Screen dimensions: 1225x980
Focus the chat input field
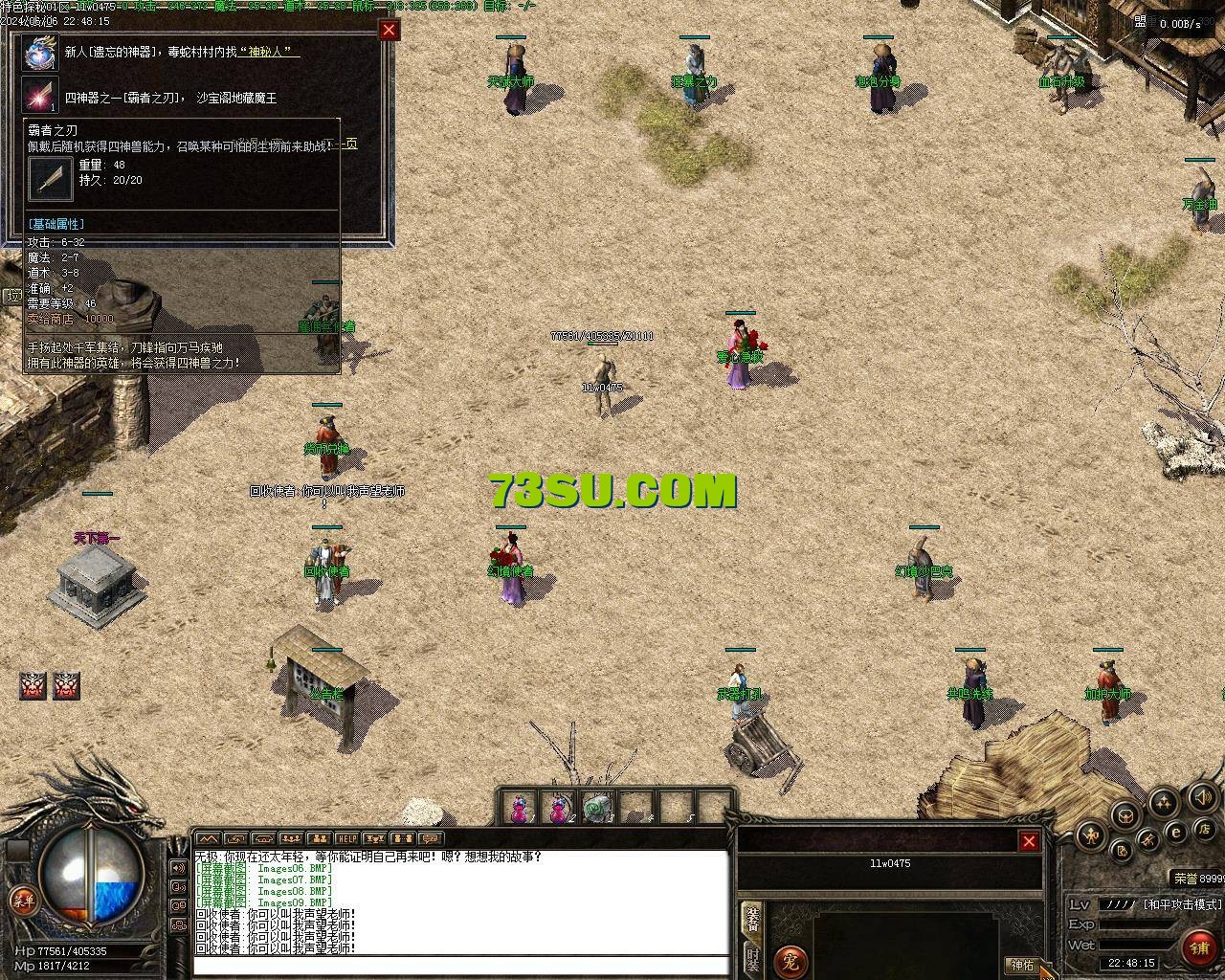pos(459,966)
